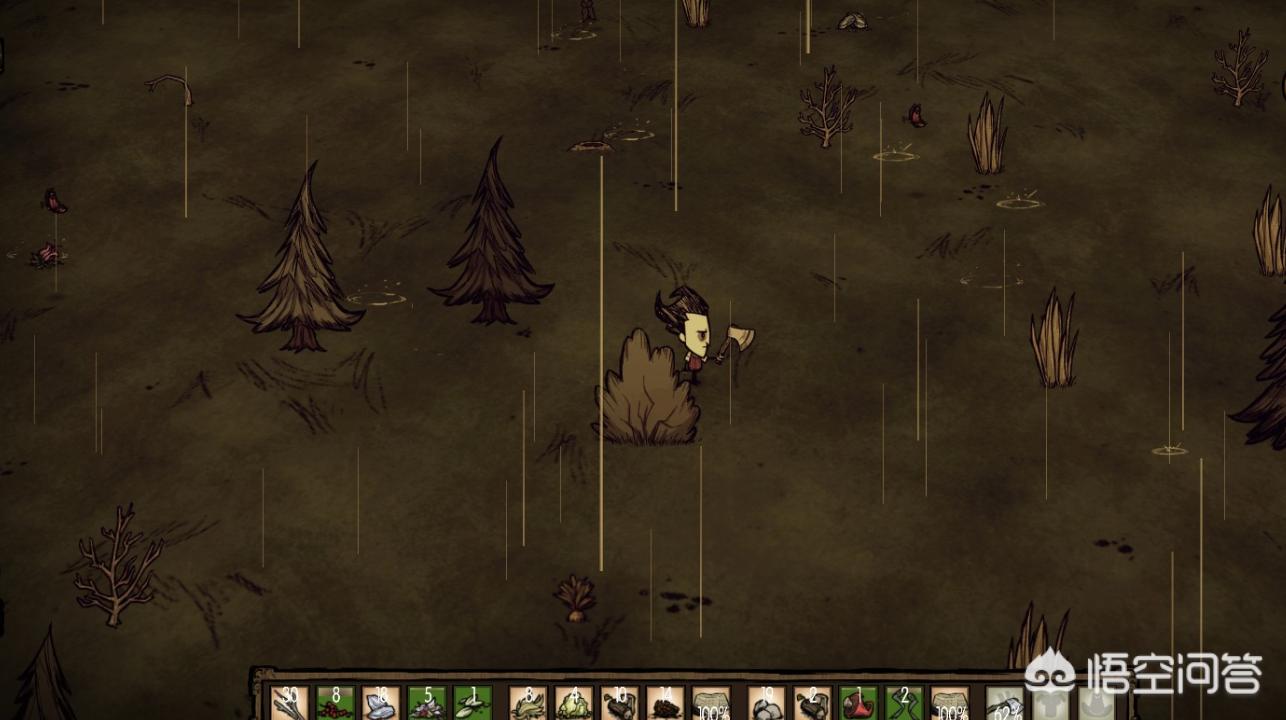Screen dimensions: 1286x720
Task: Select the empty body armor slot
Action: pyautogui.click(x=1051, y=703)
